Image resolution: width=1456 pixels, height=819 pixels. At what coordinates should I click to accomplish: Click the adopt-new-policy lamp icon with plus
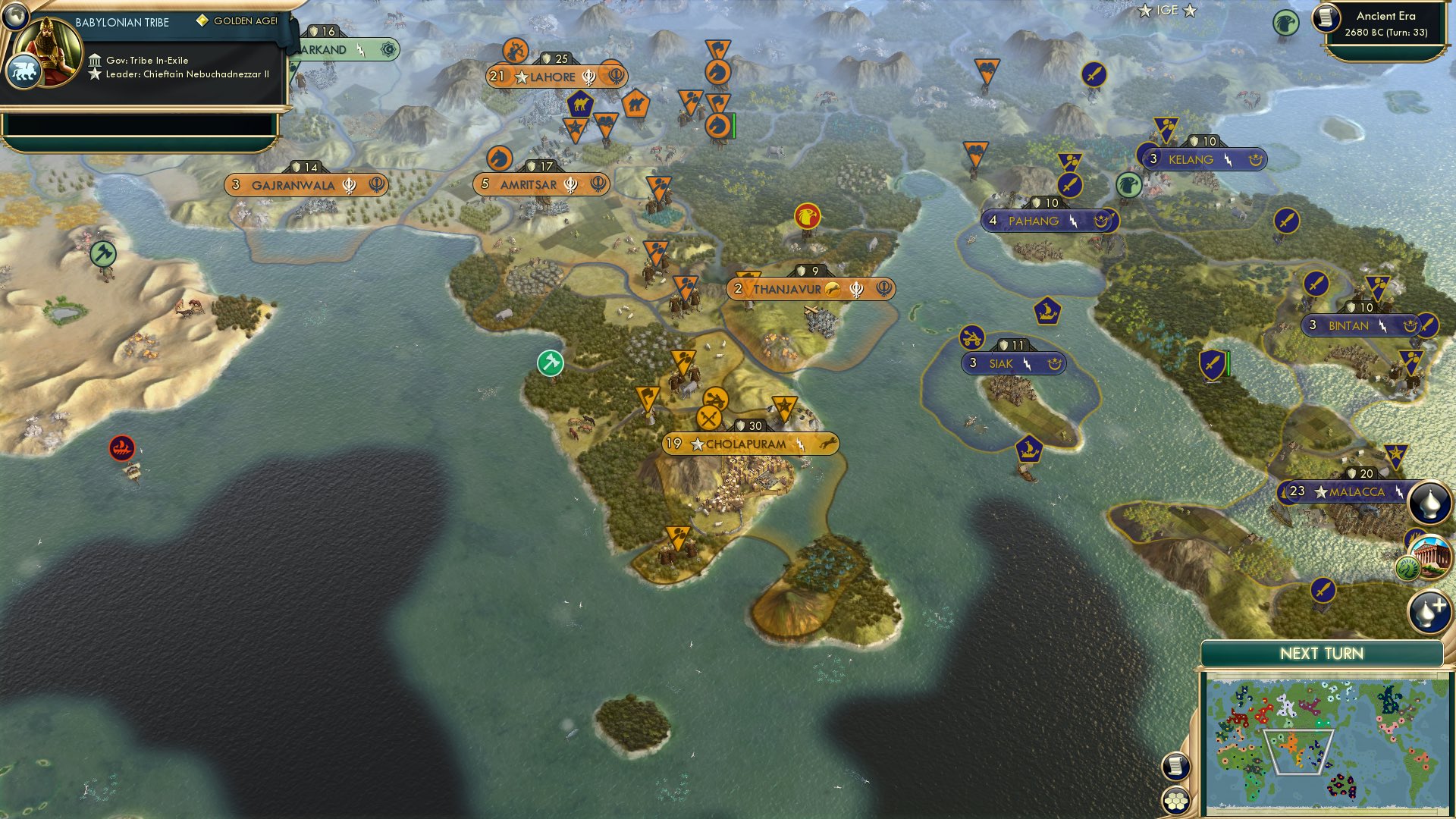point(1429,610)
